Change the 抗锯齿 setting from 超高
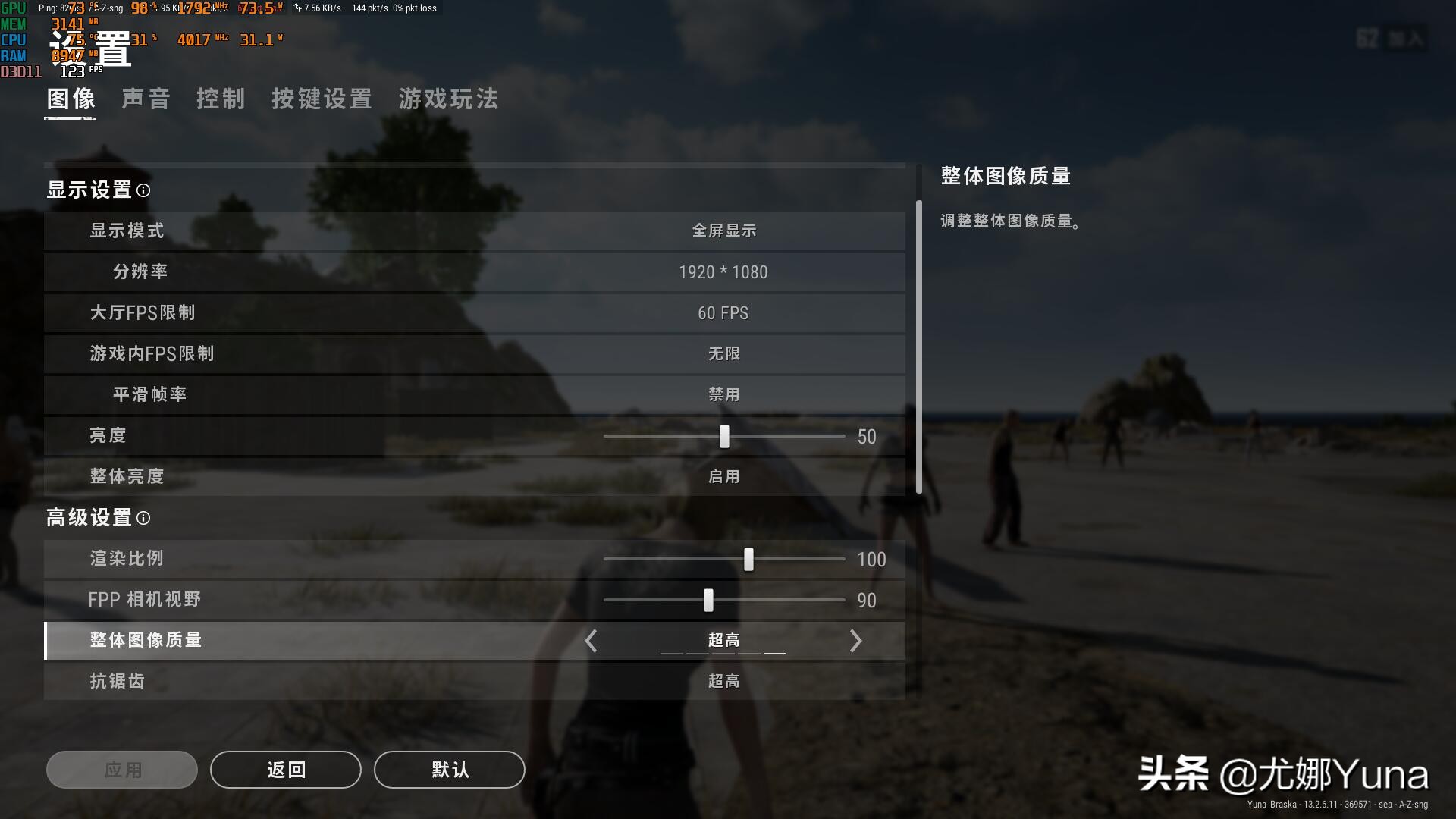 (723, 681)
